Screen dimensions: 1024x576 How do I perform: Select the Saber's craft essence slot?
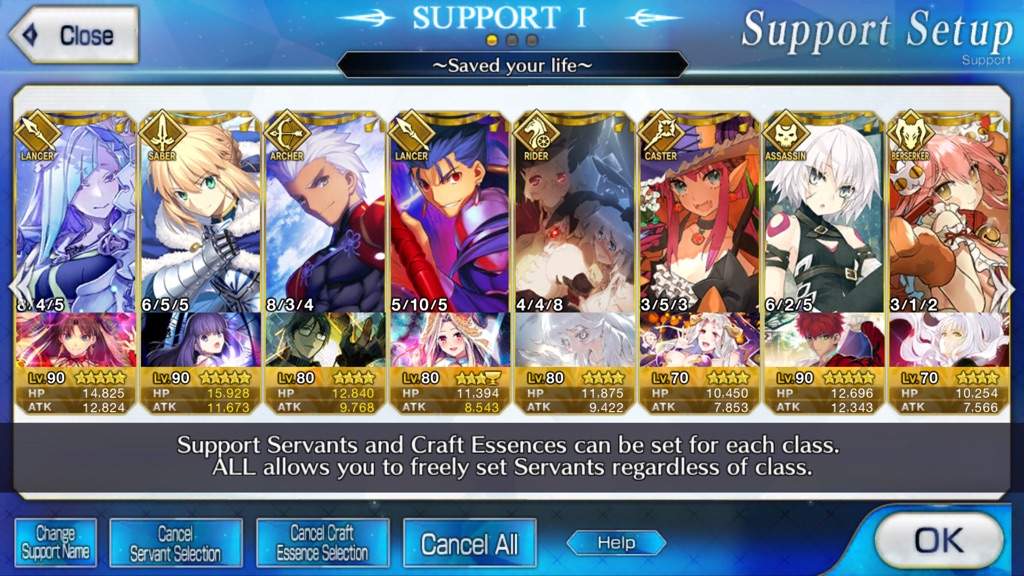coord(199,340)
